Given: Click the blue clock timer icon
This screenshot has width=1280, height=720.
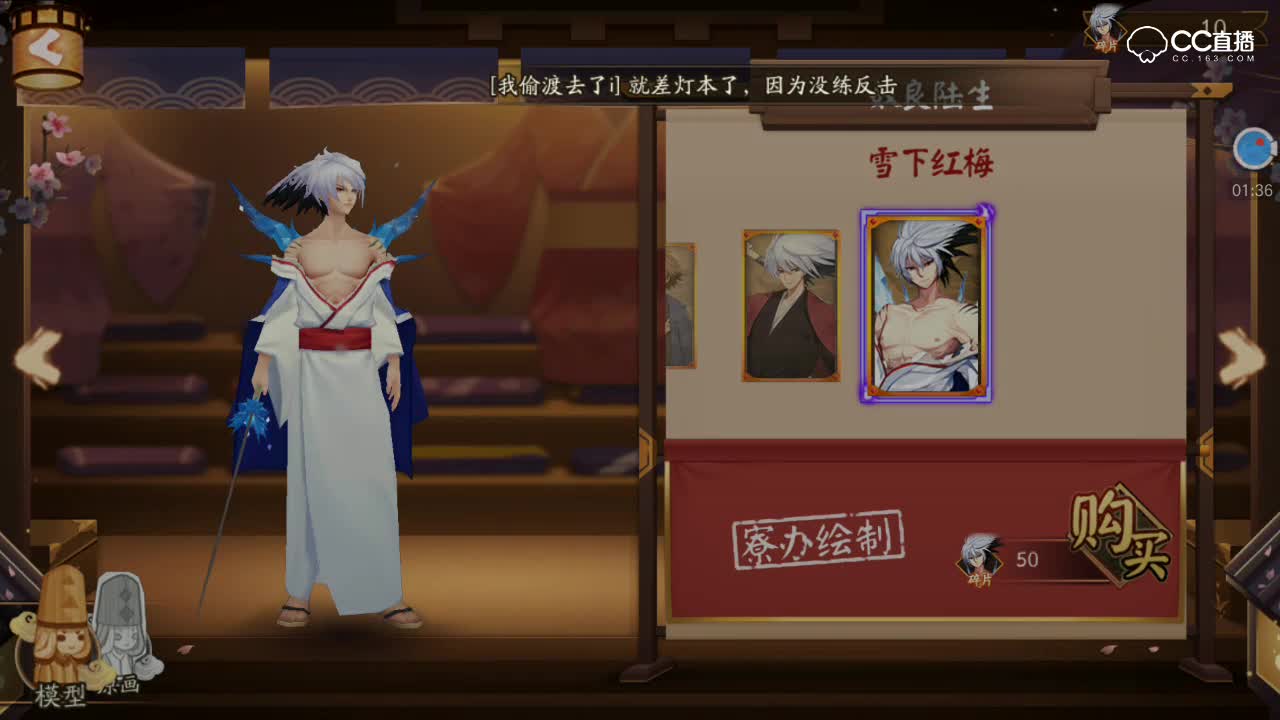Looking at the screenshot, I should 1253,148.
